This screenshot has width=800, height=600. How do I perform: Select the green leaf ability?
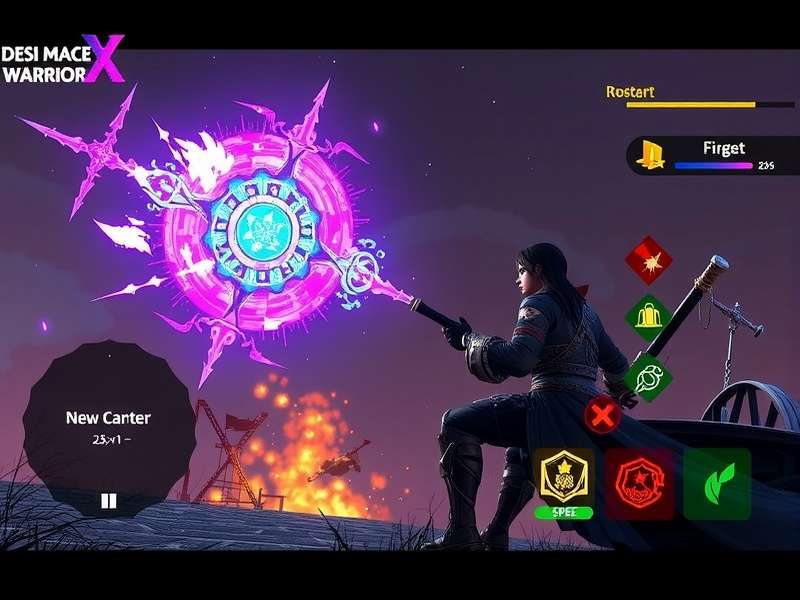coord(717,483)
